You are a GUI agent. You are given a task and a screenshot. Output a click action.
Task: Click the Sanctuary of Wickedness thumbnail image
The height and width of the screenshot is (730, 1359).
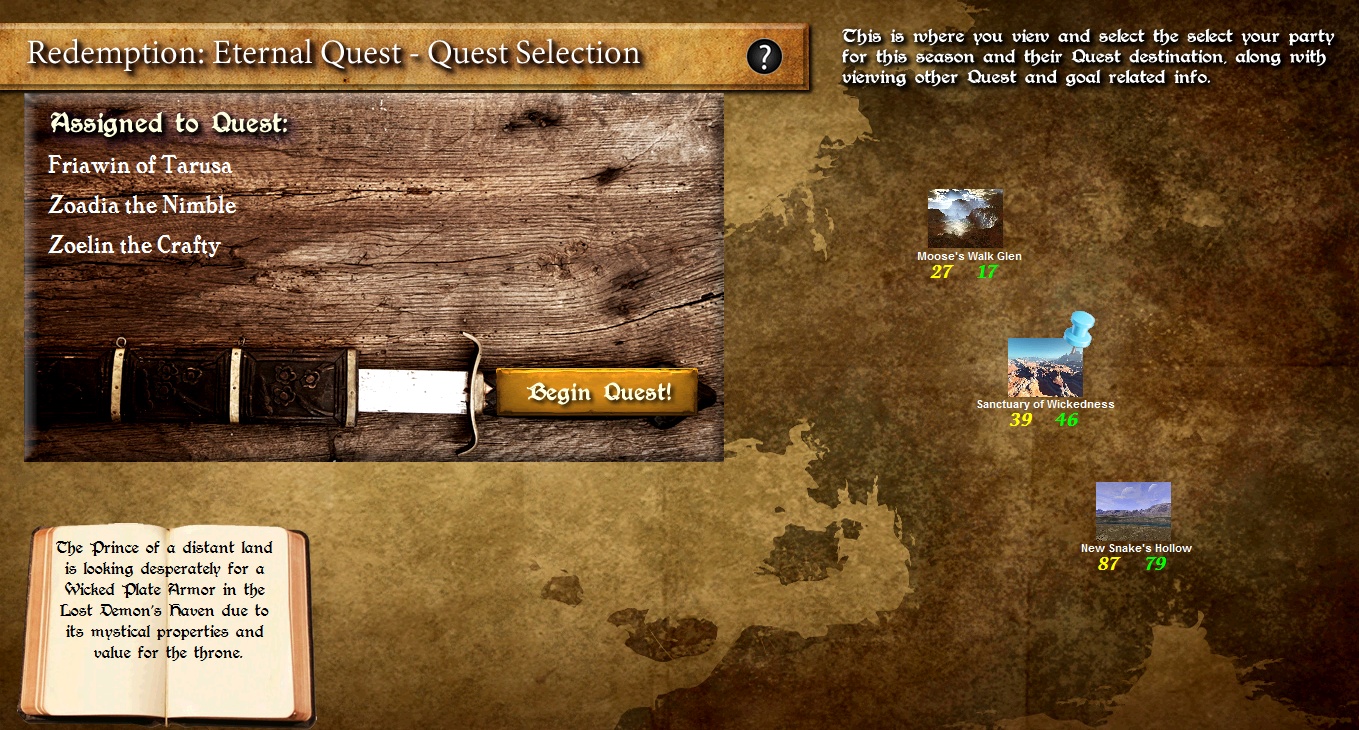point(1044,364)
